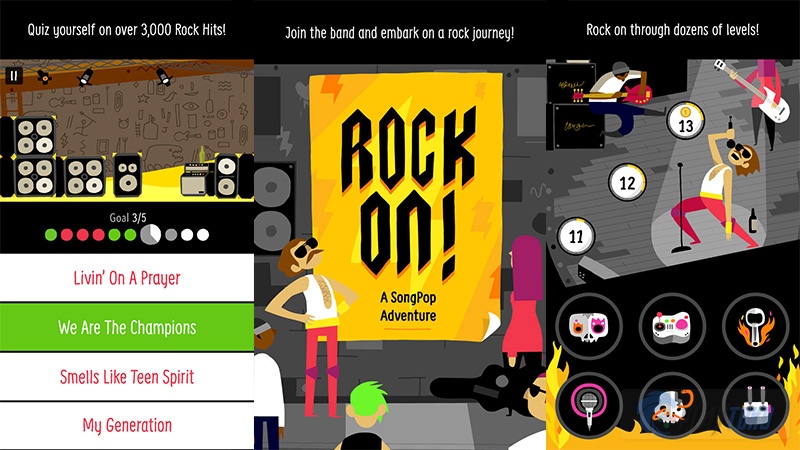Viewport: 800px width, 450px height.
Task: Pause the quiz with the pause button
Action: pos(14,74)
